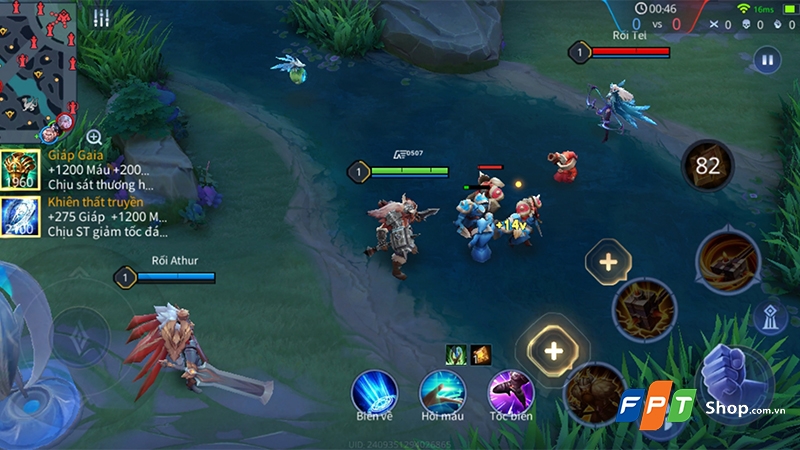Open the slider-bars icon beside the minimap

pyautogui.click(x=101, y=18)
